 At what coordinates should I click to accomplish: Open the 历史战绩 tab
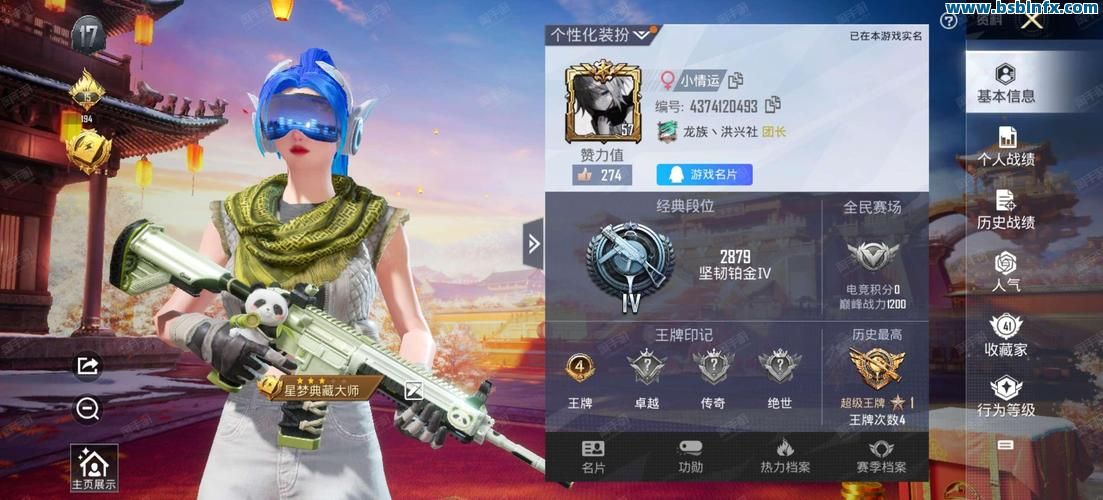(1006, 209)
